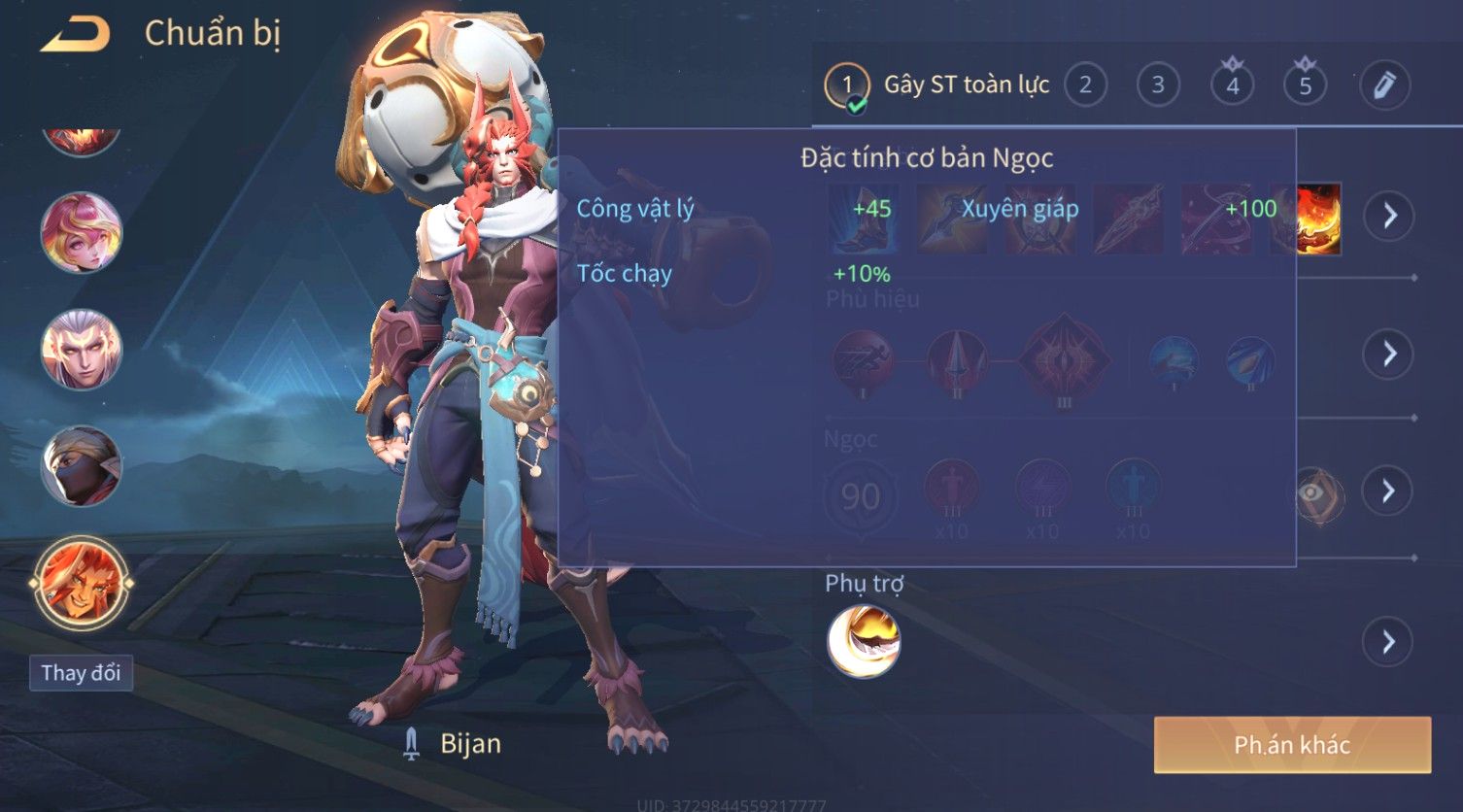Go back using the return arrow
Viewport: 1463px width, 812px height.
(75, 35)
